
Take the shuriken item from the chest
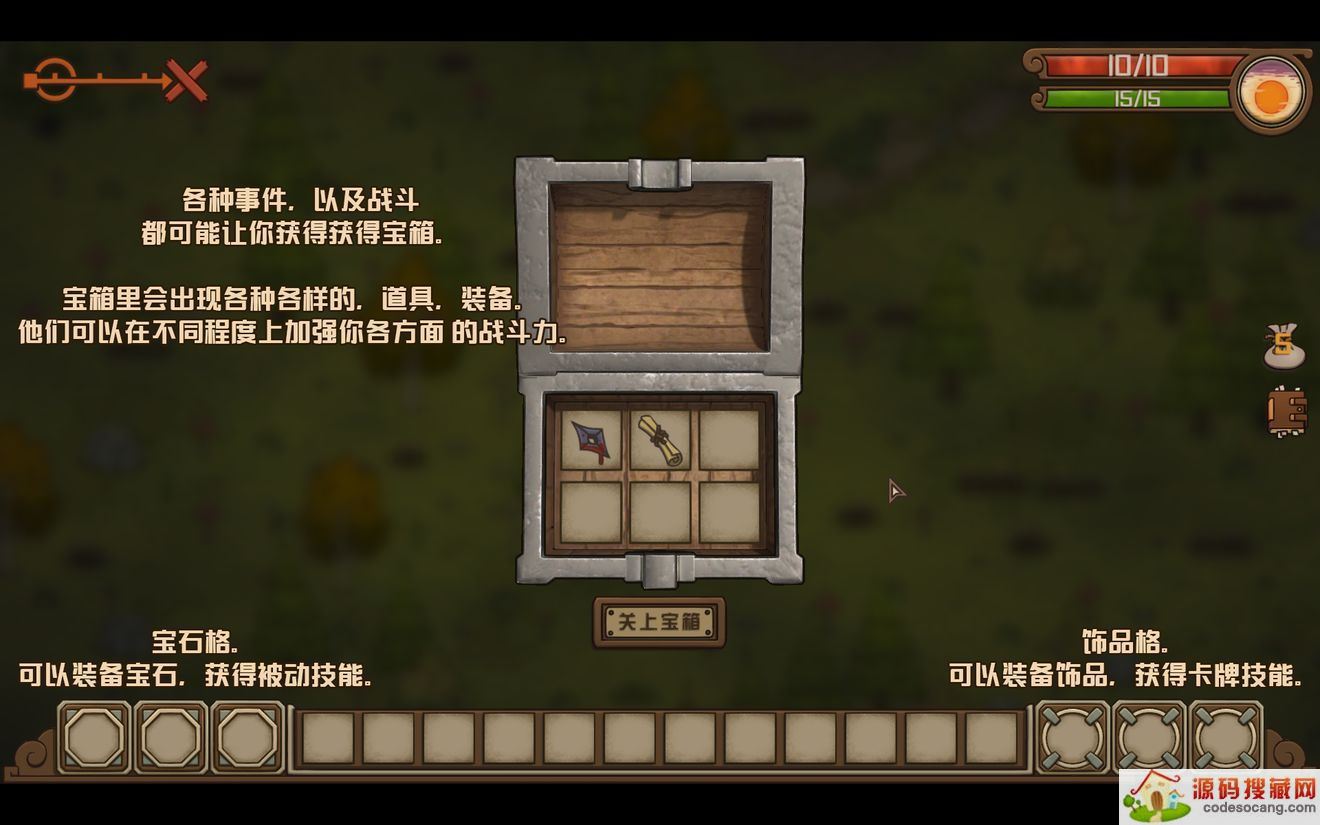click(x=590, y=440)
